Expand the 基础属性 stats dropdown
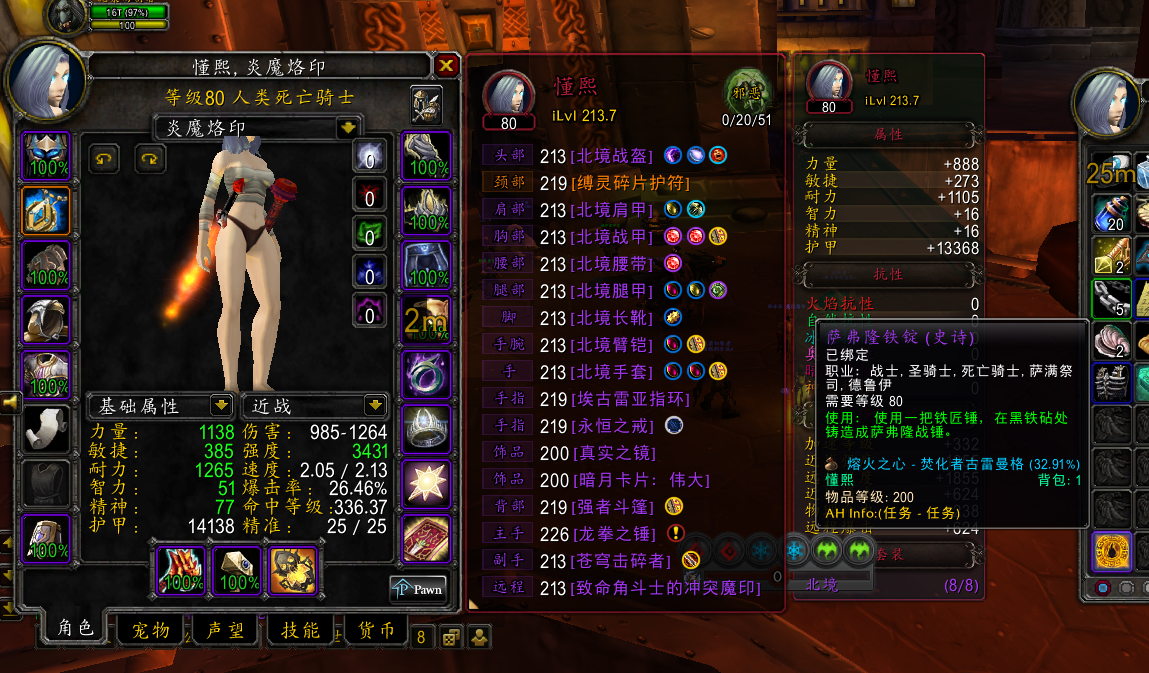Image resolution: width=1149 pixels, height=673 pixels. click(221, 406)
